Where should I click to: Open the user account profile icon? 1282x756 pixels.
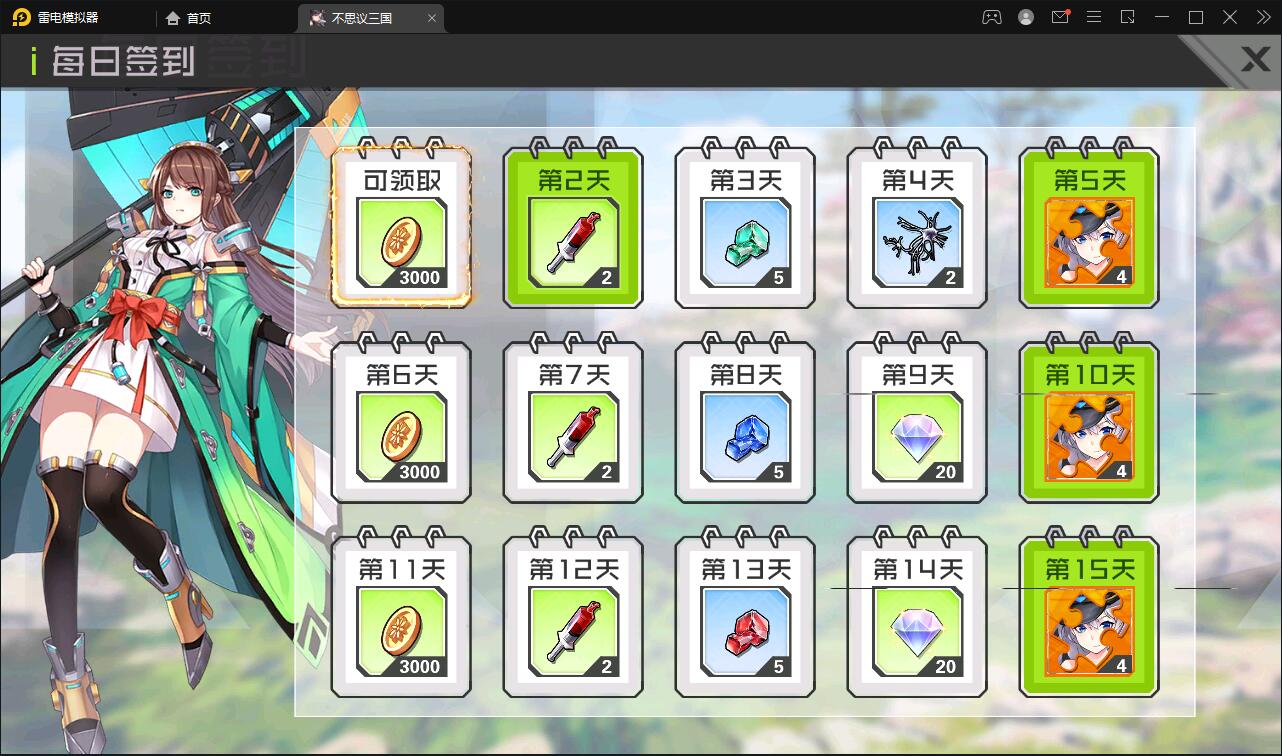[x=1025, y=17]
